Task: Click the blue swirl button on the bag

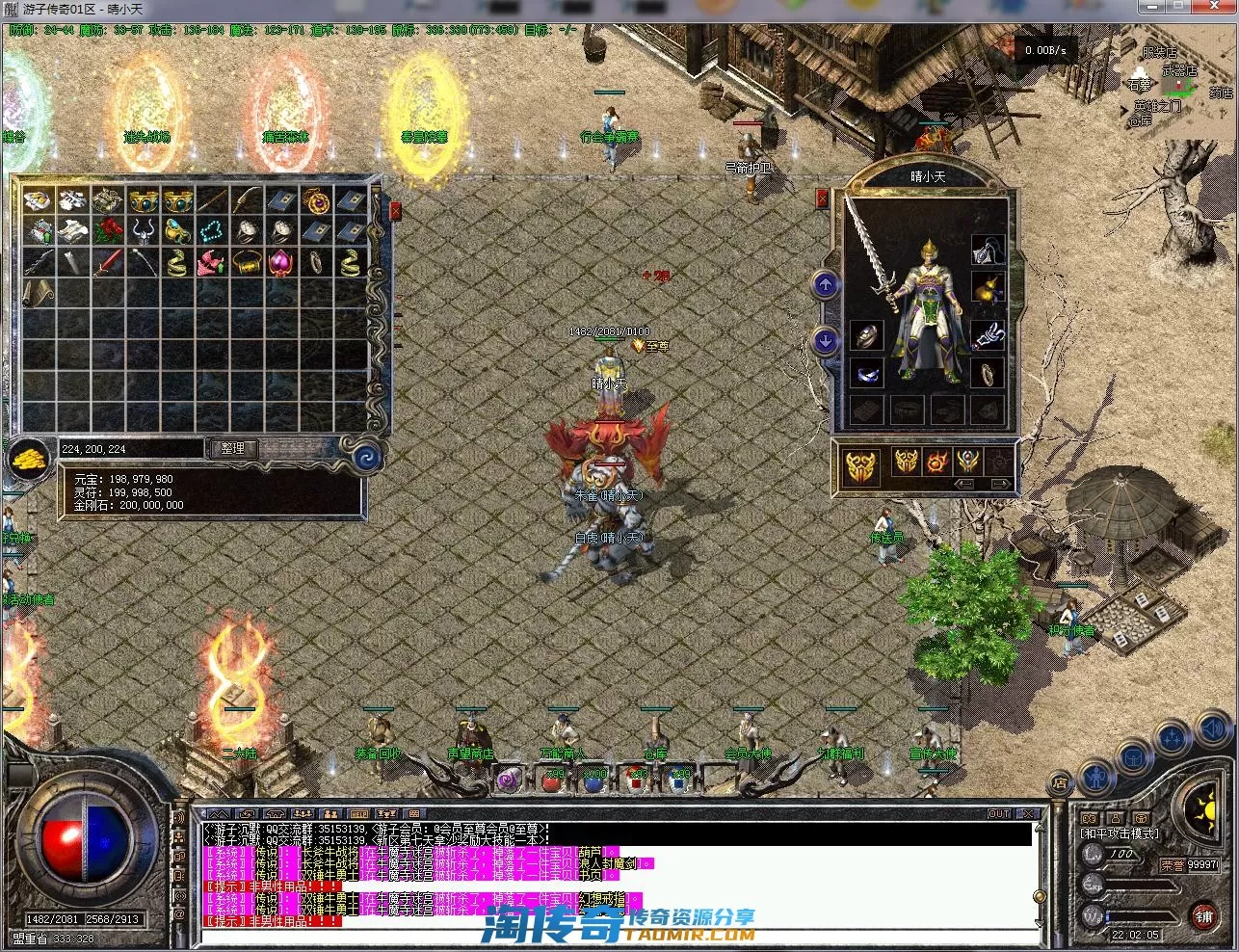Action: click(x=368, y=456)
